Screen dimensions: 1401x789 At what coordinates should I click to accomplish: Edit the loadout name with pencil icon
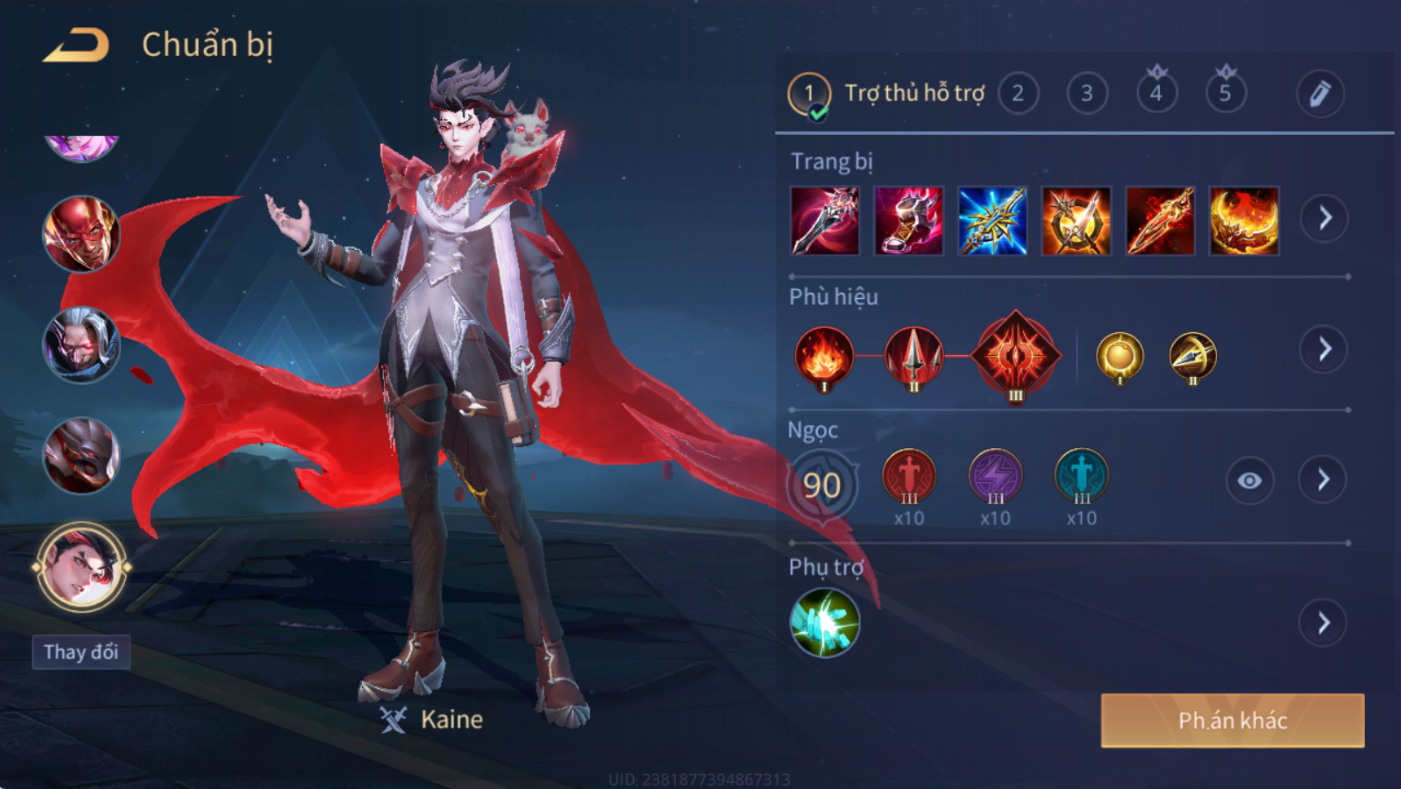[1320, 94]
